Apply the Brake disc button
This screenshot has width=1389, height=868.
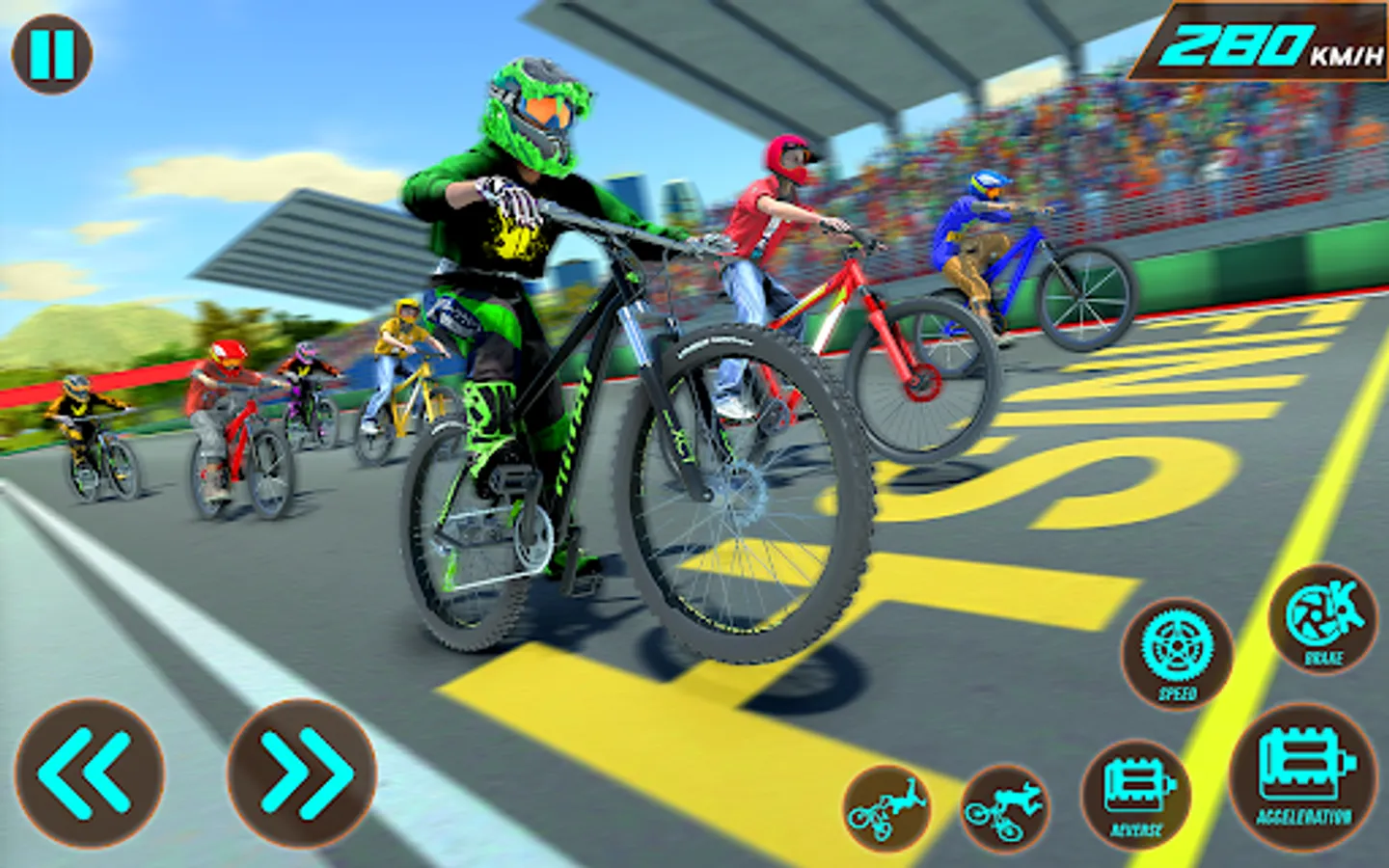pyautogui.click(x=1323, y=619)
